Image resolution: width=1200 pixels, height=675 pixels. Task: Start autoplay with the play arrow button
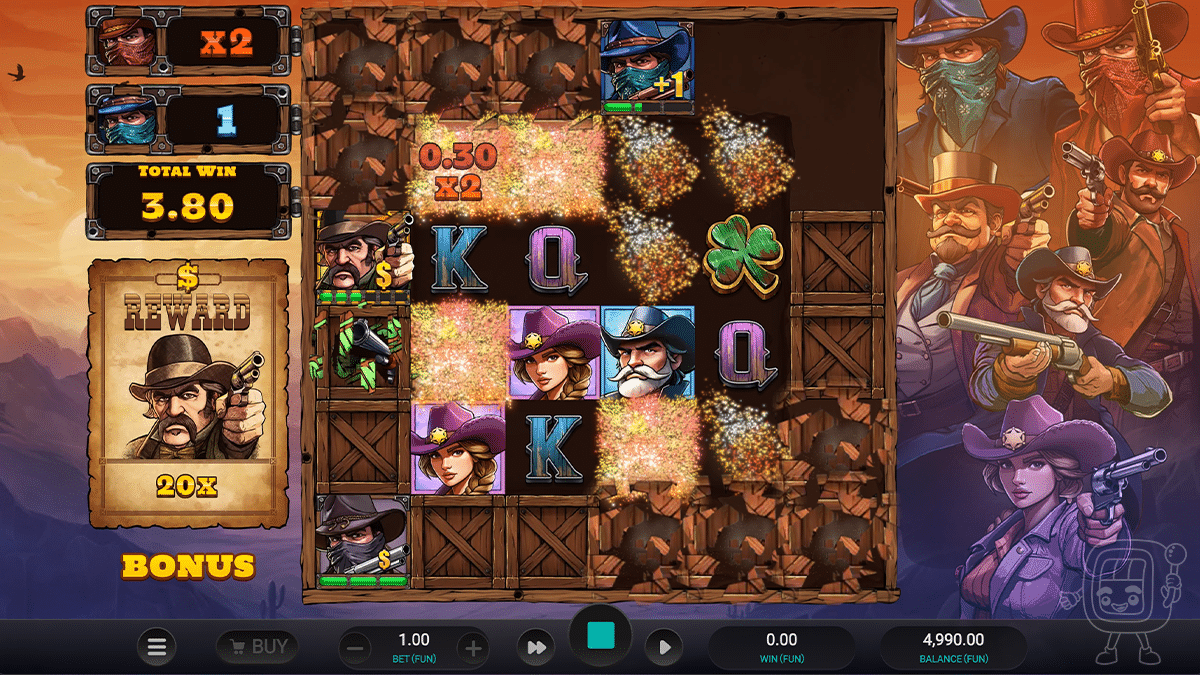pos(664,648)
